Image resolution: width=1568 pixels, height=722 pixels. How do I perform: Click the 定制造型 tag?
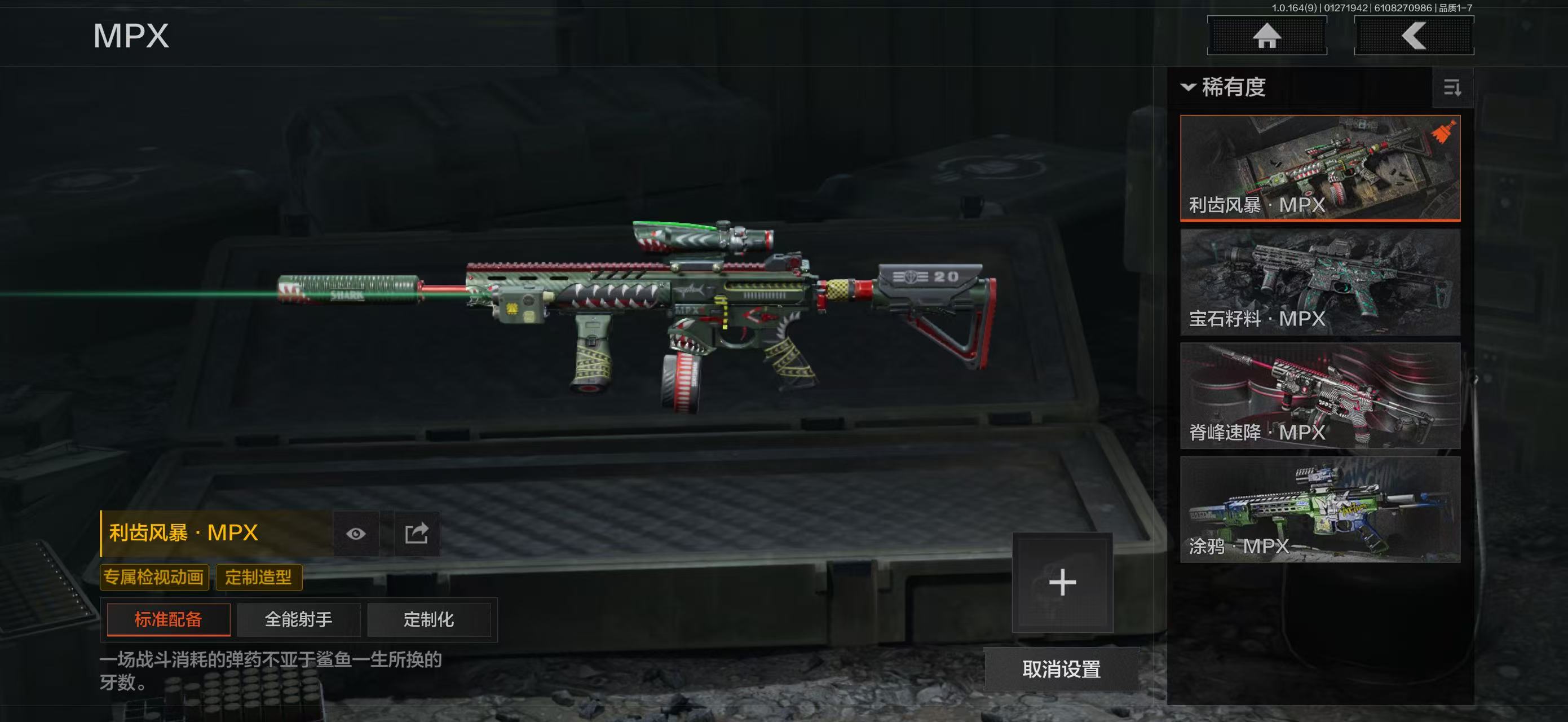(x=259, y=577)
